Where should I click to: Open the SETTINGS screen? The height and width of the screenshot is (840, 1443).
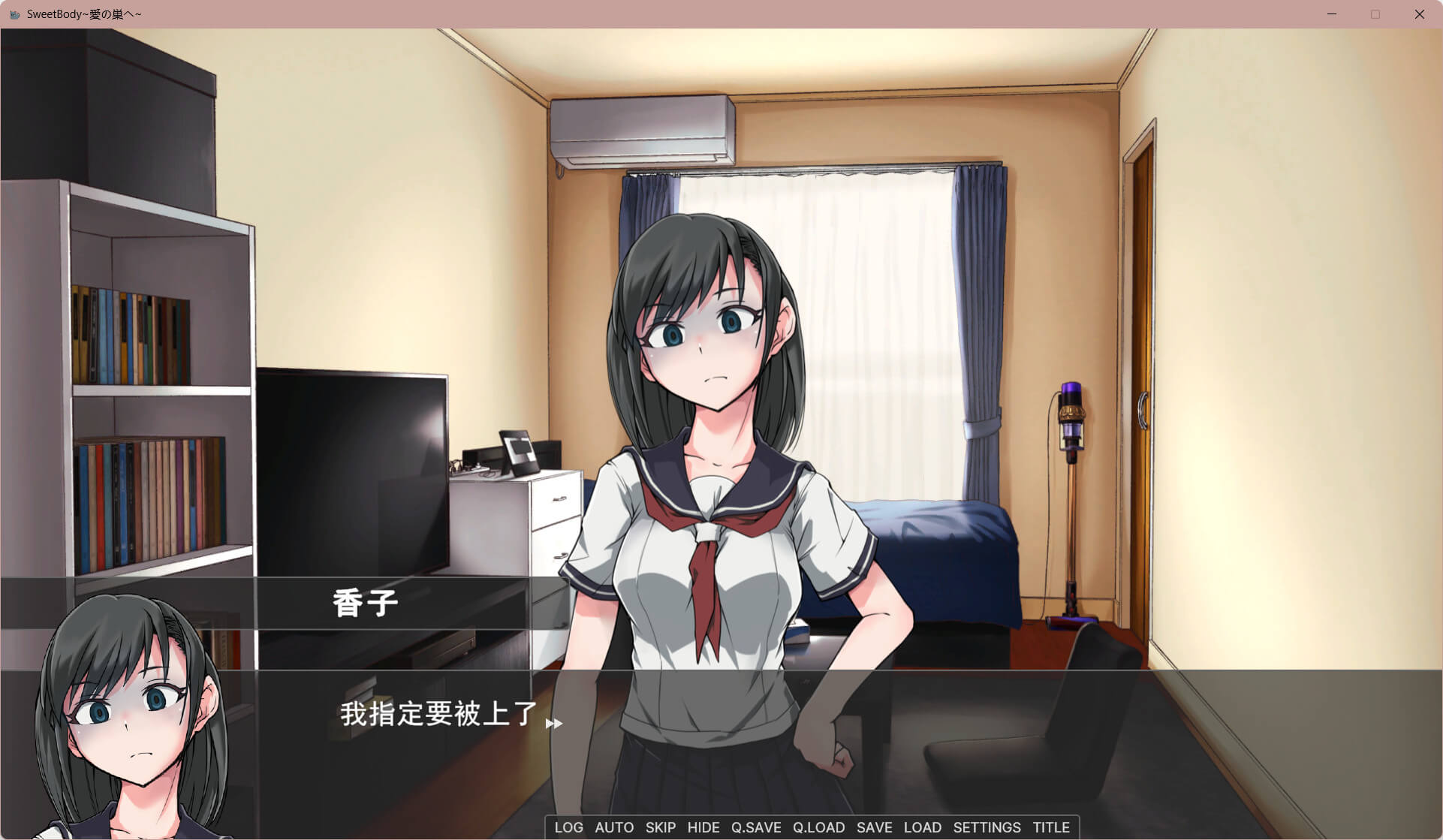point(987,827)
